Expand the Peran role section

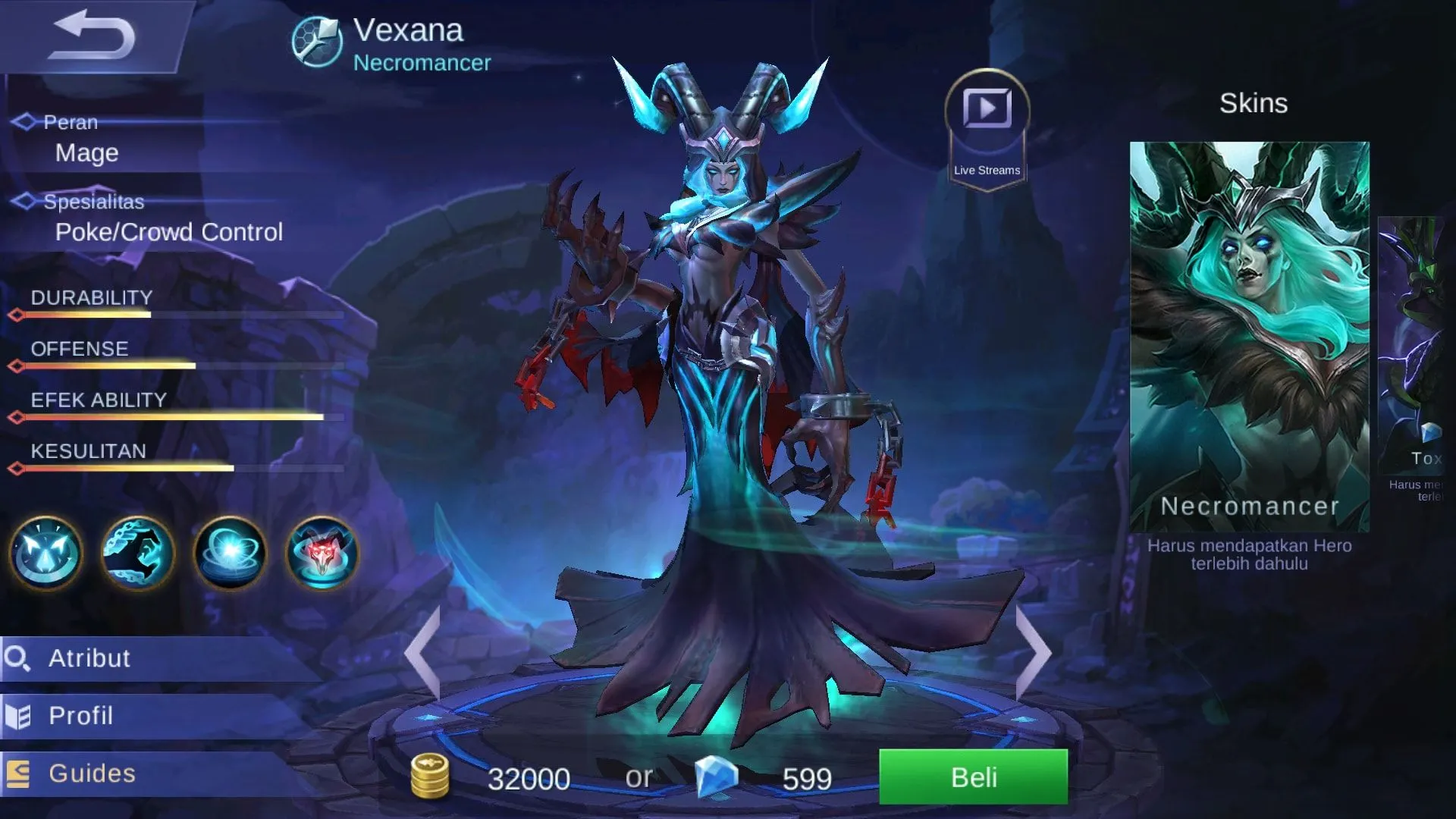[x=72, y=121]
